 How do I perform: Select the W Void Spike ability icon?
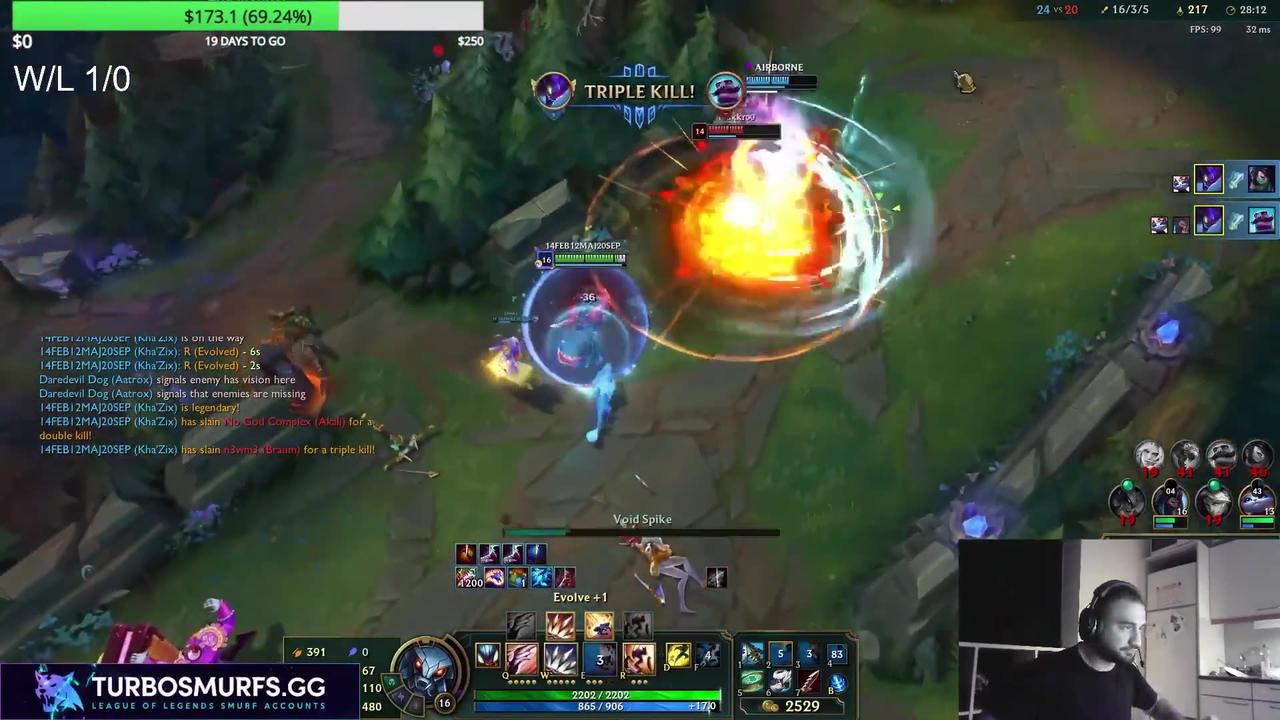[x=560, y=655]
